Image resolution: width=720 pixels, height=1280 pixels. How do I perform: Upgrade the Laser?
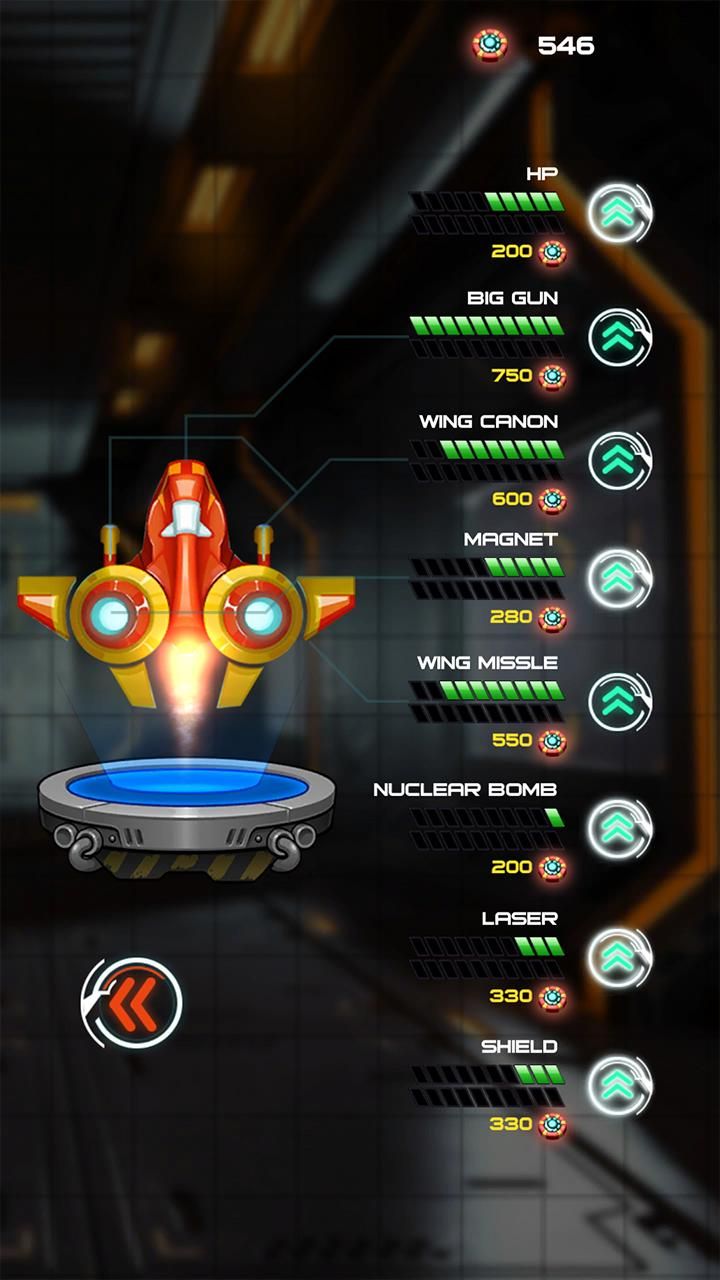(x=619, y=957)
